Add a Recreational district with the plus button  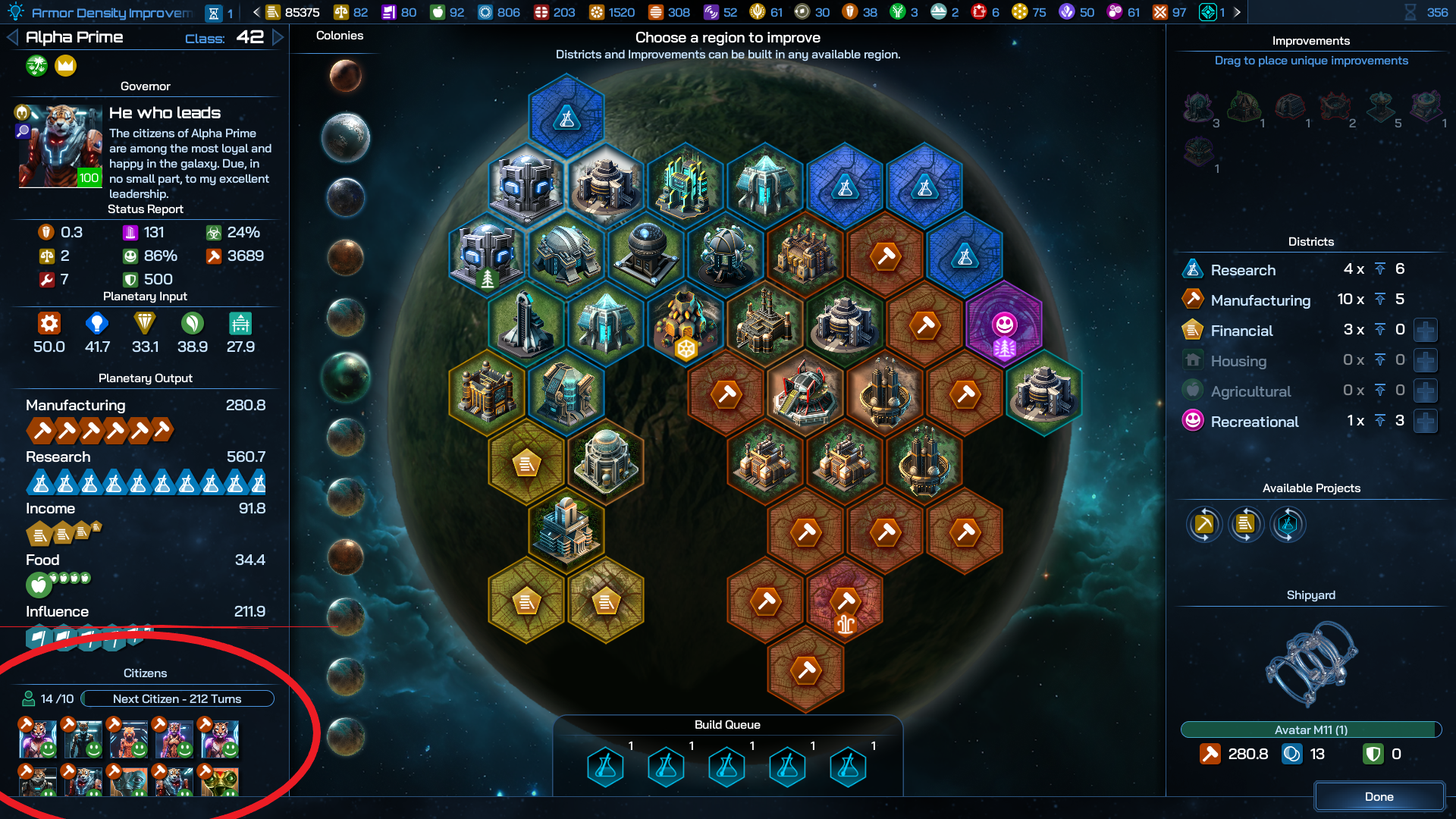coord(1426,422)
